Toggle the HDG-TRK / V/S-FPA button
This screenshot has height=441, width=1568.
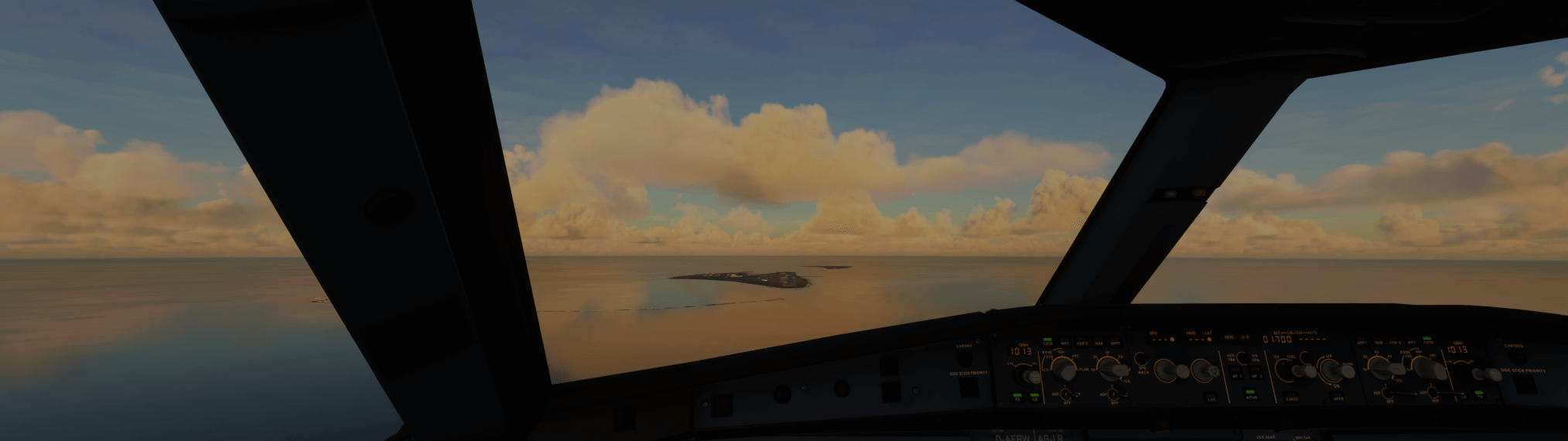click(x=1242, y=357)
